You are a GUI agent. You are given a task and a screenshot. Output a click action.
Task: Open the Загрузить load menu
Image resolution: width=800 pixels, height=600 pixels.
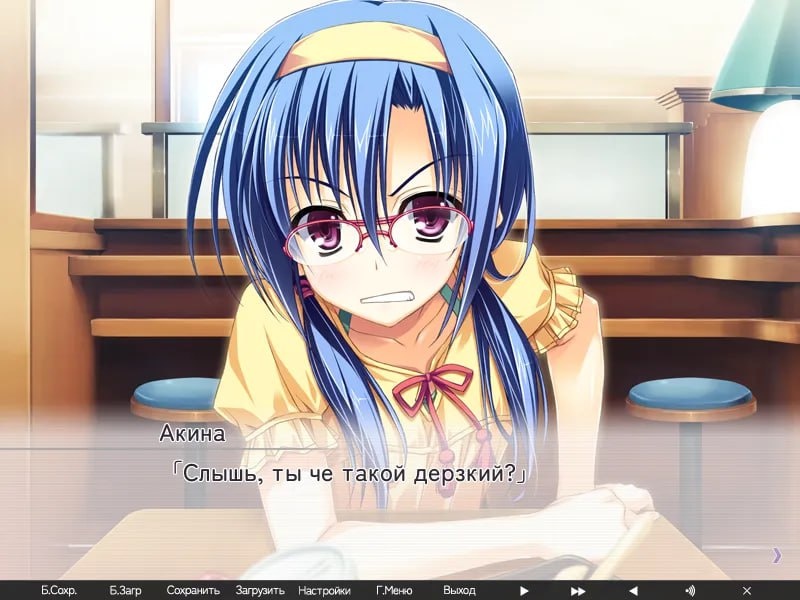260,591
